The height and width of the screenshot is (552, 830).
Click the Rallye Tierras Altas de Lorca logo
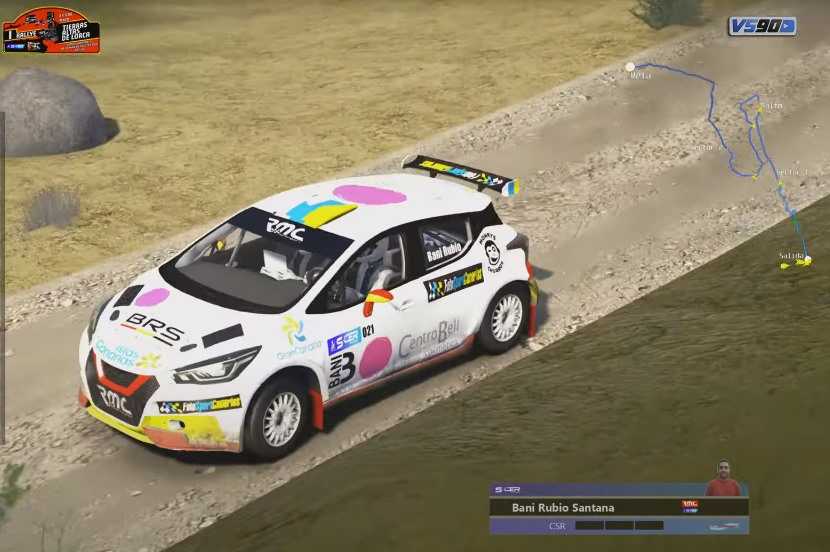pyautogui.click(x=51, y=30)
